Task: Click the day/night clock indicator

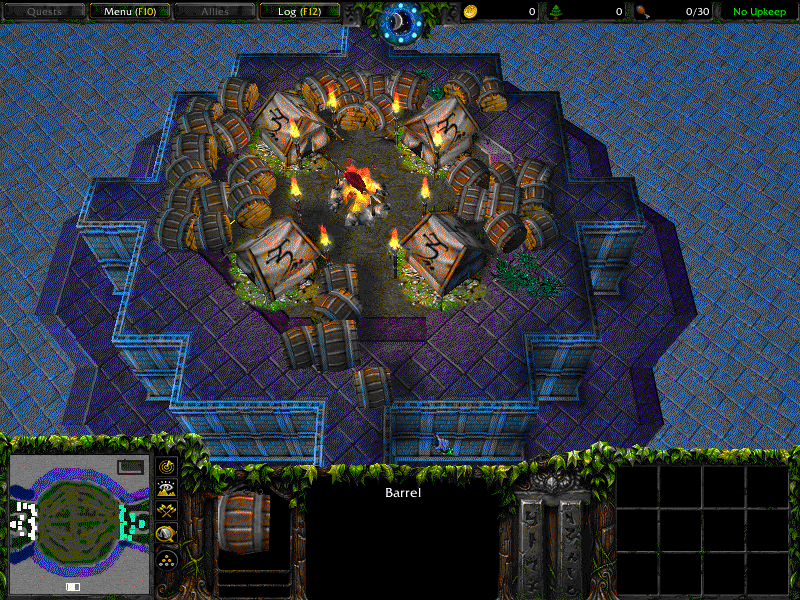Action: [399, 20]
